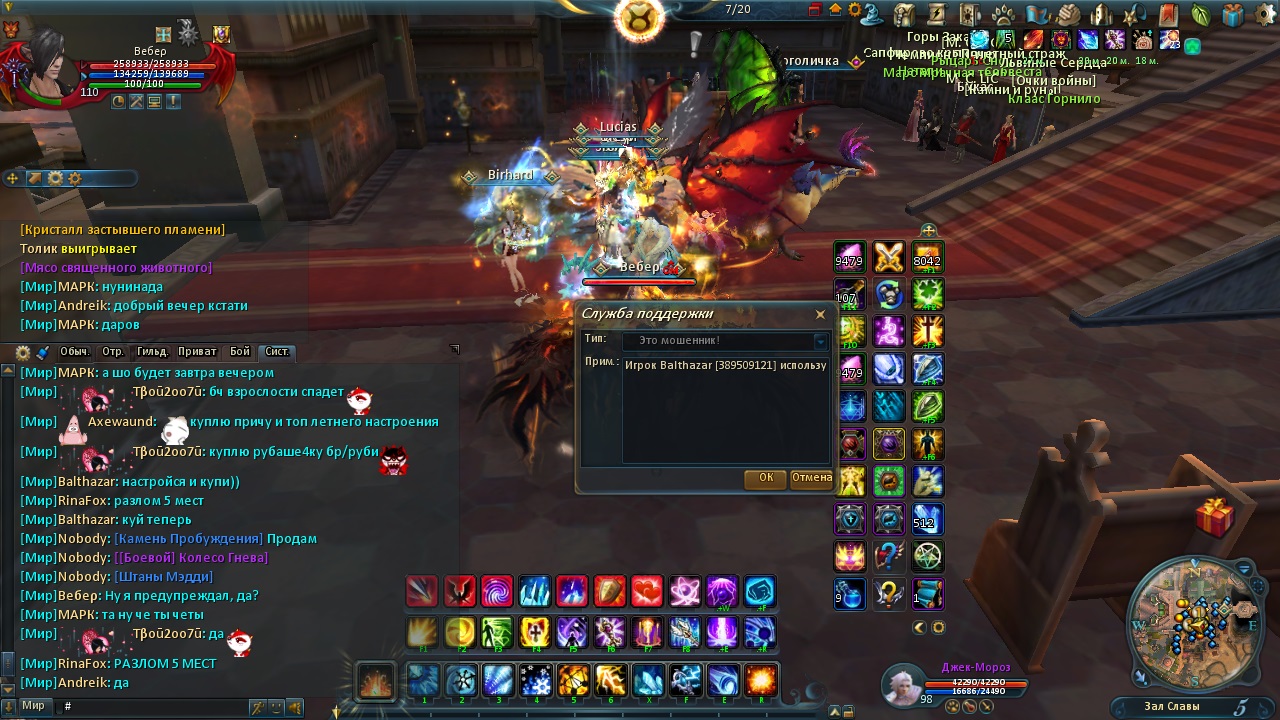This screenshot has height=720, width=1280.
Task: Open the pet paw print menu
Action: 1003,14
